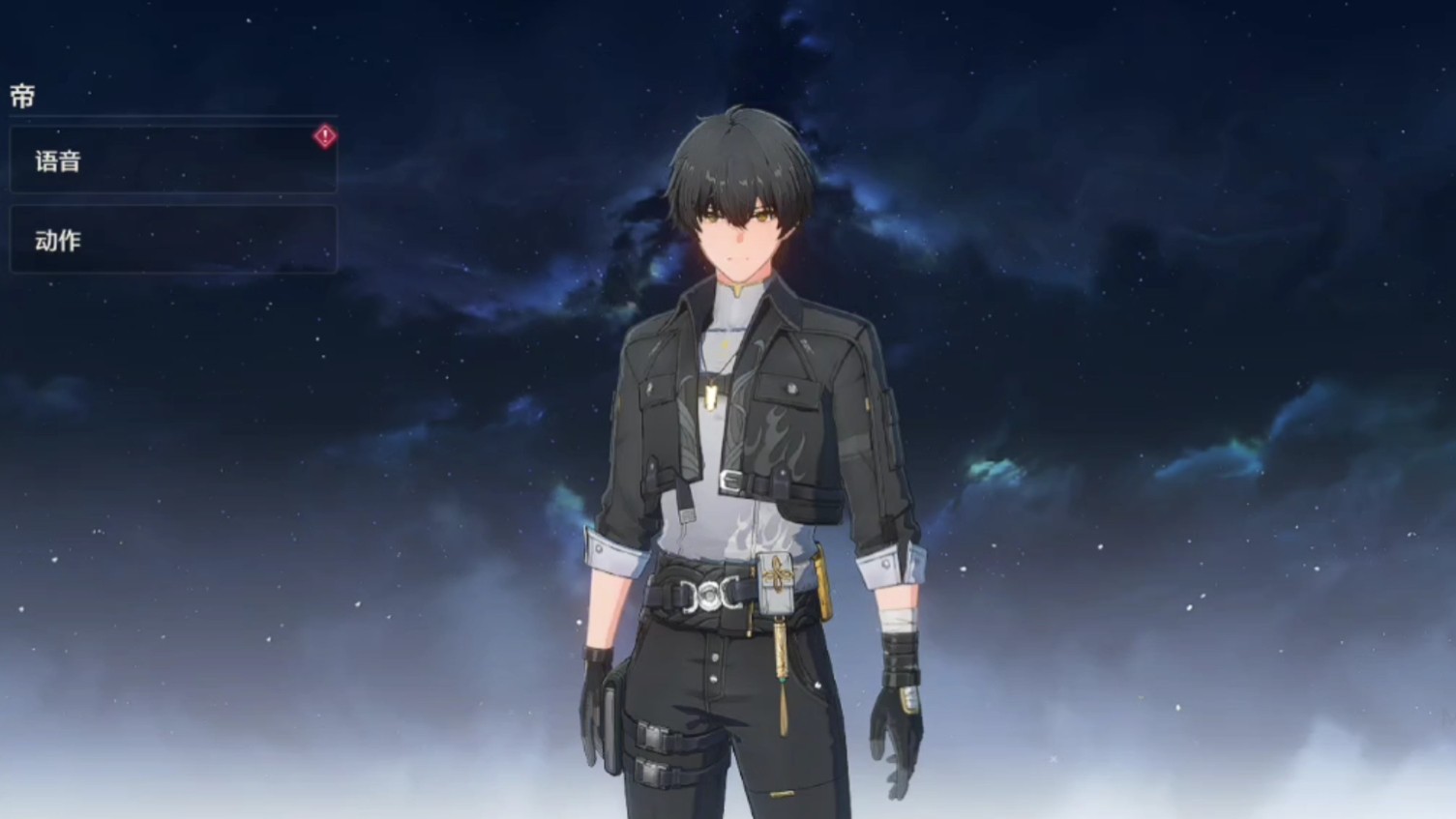Open the 语音 voice menu entry
This screenshot has height=819, width=1456.
point(173,160)
